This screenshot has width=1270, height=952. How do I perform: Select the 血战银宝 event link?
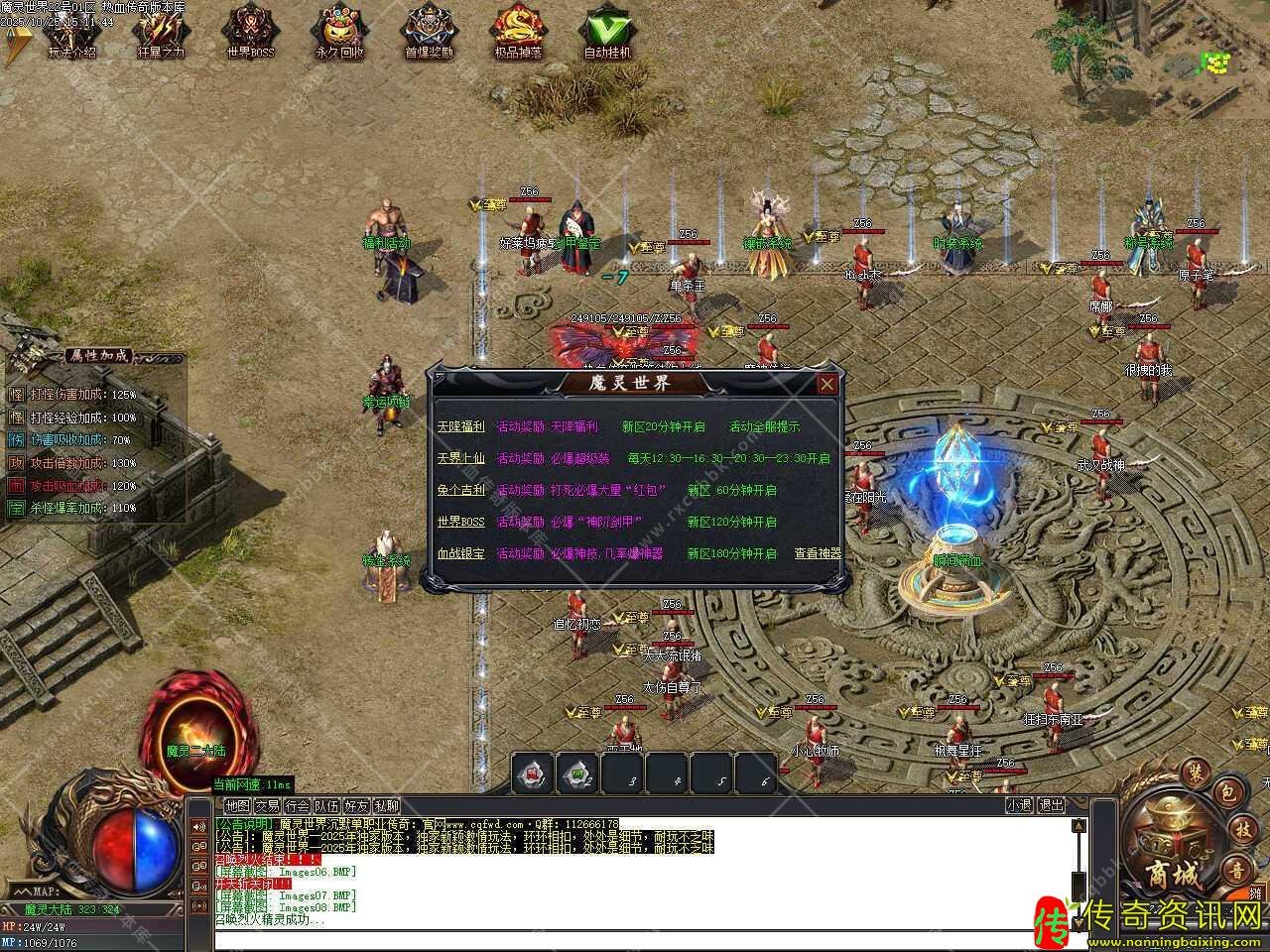460,553
